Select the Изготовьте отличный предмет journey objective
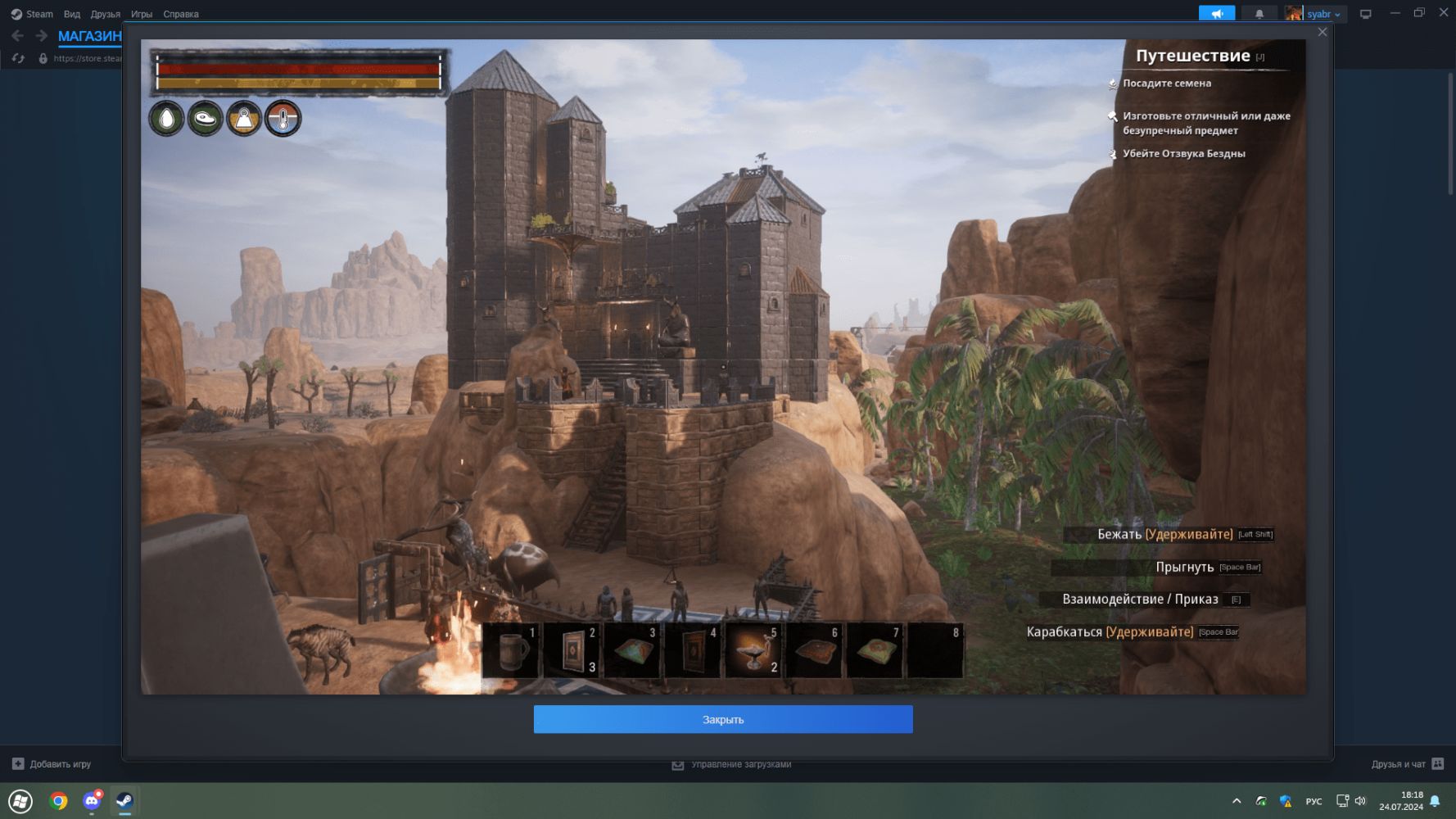This screenshot has height=819, width=1456. click(1205, 123)
